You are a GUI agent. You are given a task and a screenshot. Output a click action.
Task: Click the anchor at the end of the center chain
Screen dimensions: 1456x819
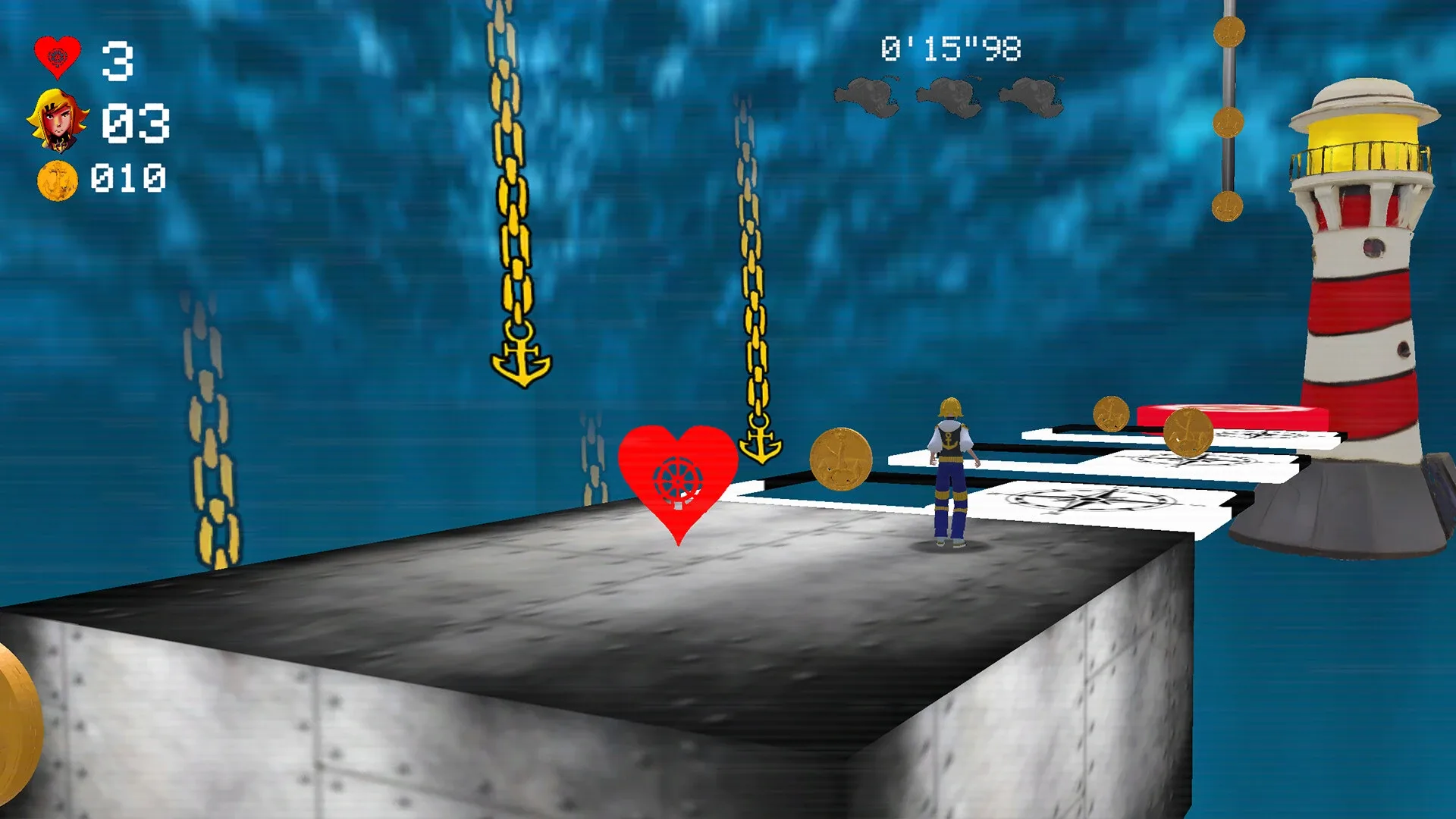pyautogui.click(x=522, y=354)
